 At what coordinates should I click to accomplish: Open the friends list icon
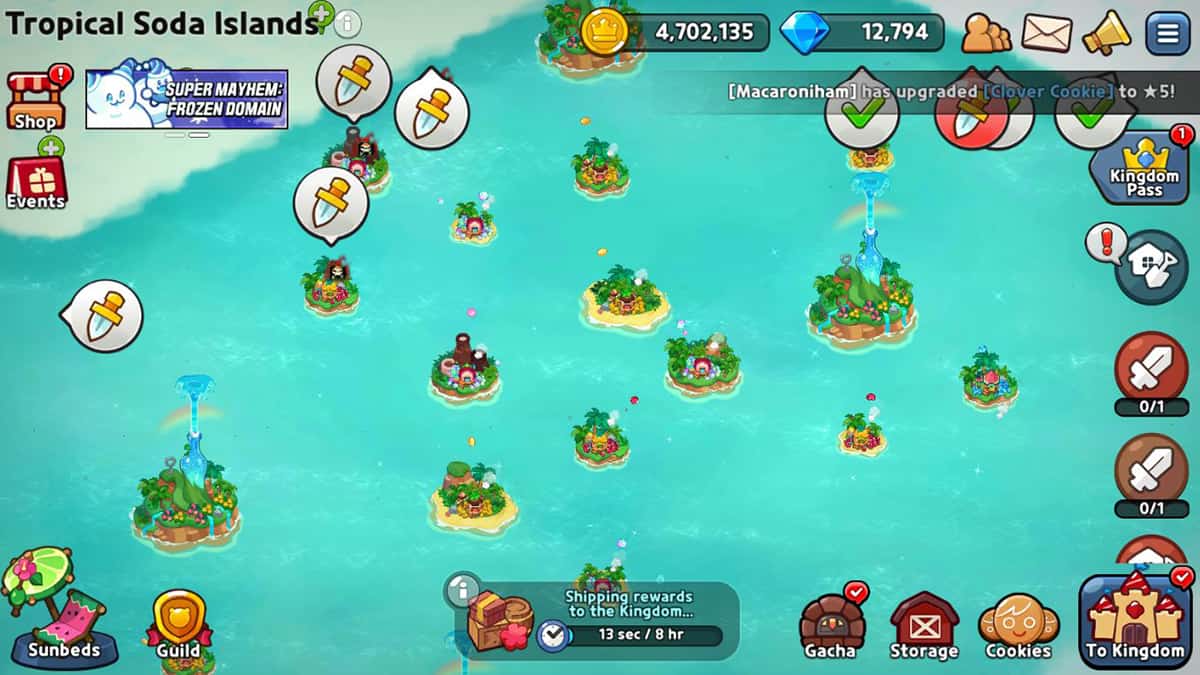tap(986, 33)
